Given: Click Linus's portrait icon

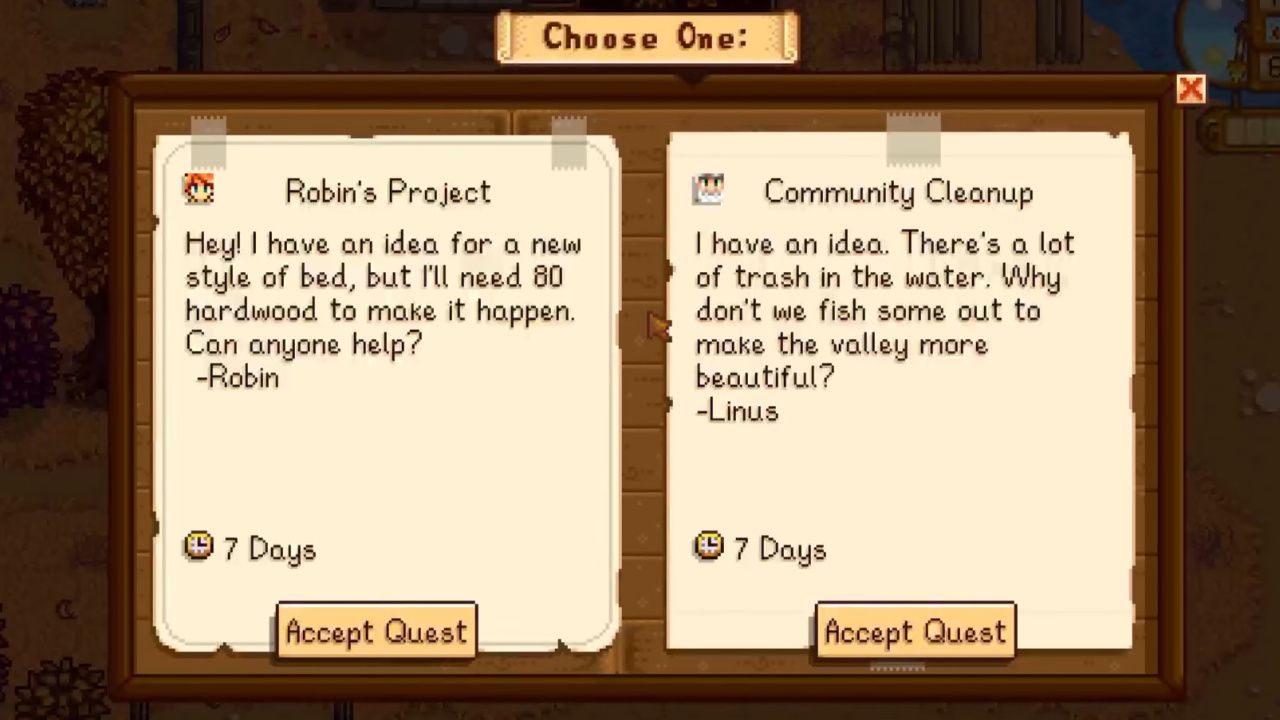Looking at the screenshot, I should pyautogui.click(x=709, y=190).
